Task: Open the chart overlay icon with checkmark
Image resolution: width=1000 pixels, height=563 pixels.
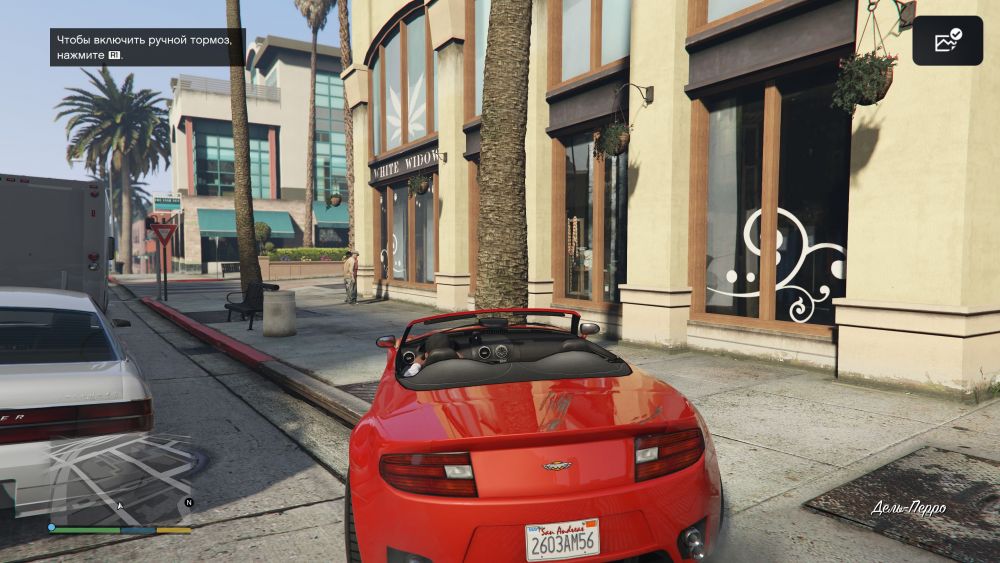Action: click(x=947, y=41)
